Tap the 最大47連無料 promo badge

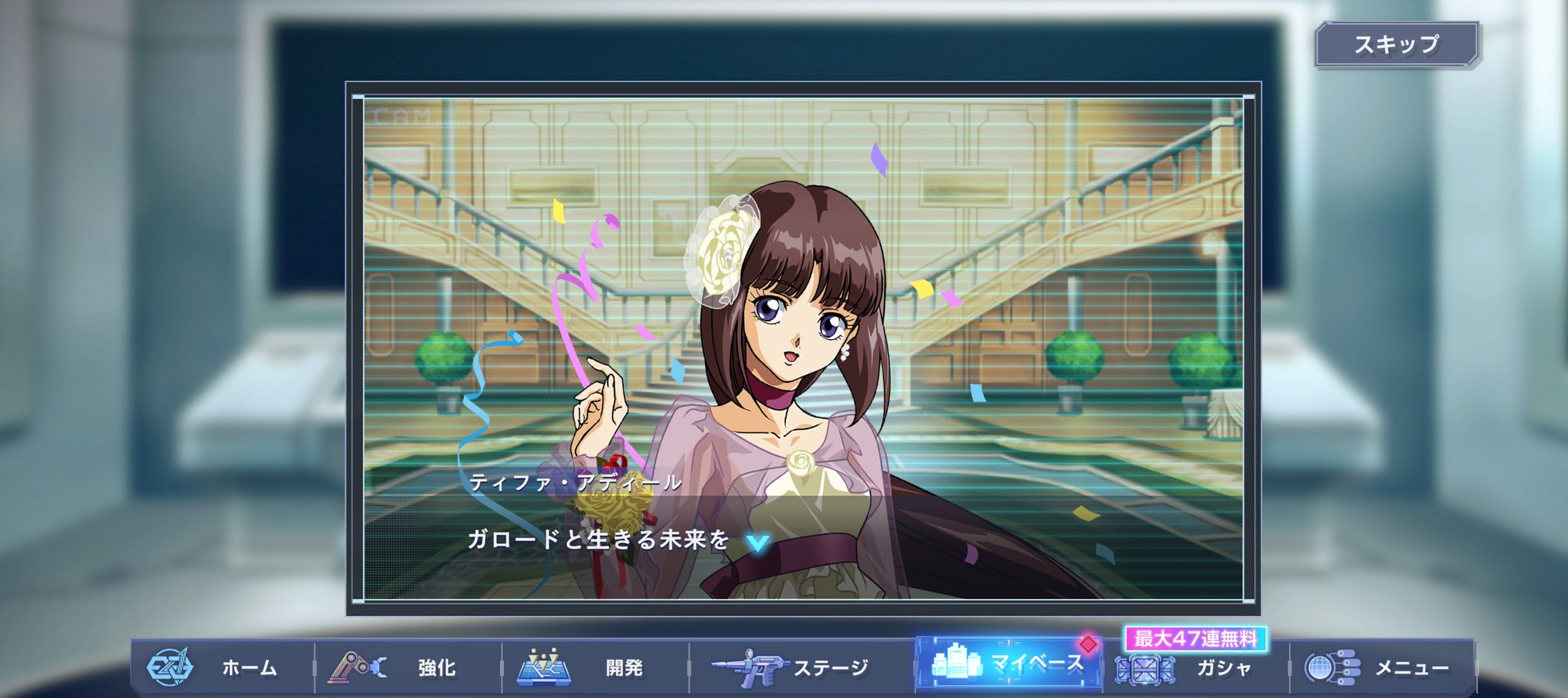[x=1195, y=638]
